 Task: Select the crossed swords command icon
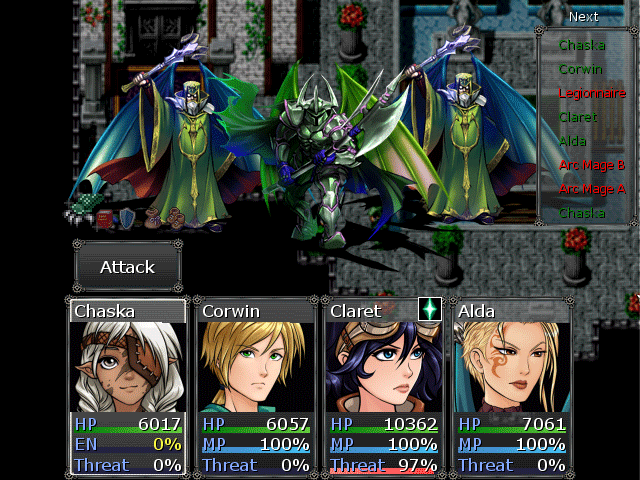pos(80,213)
